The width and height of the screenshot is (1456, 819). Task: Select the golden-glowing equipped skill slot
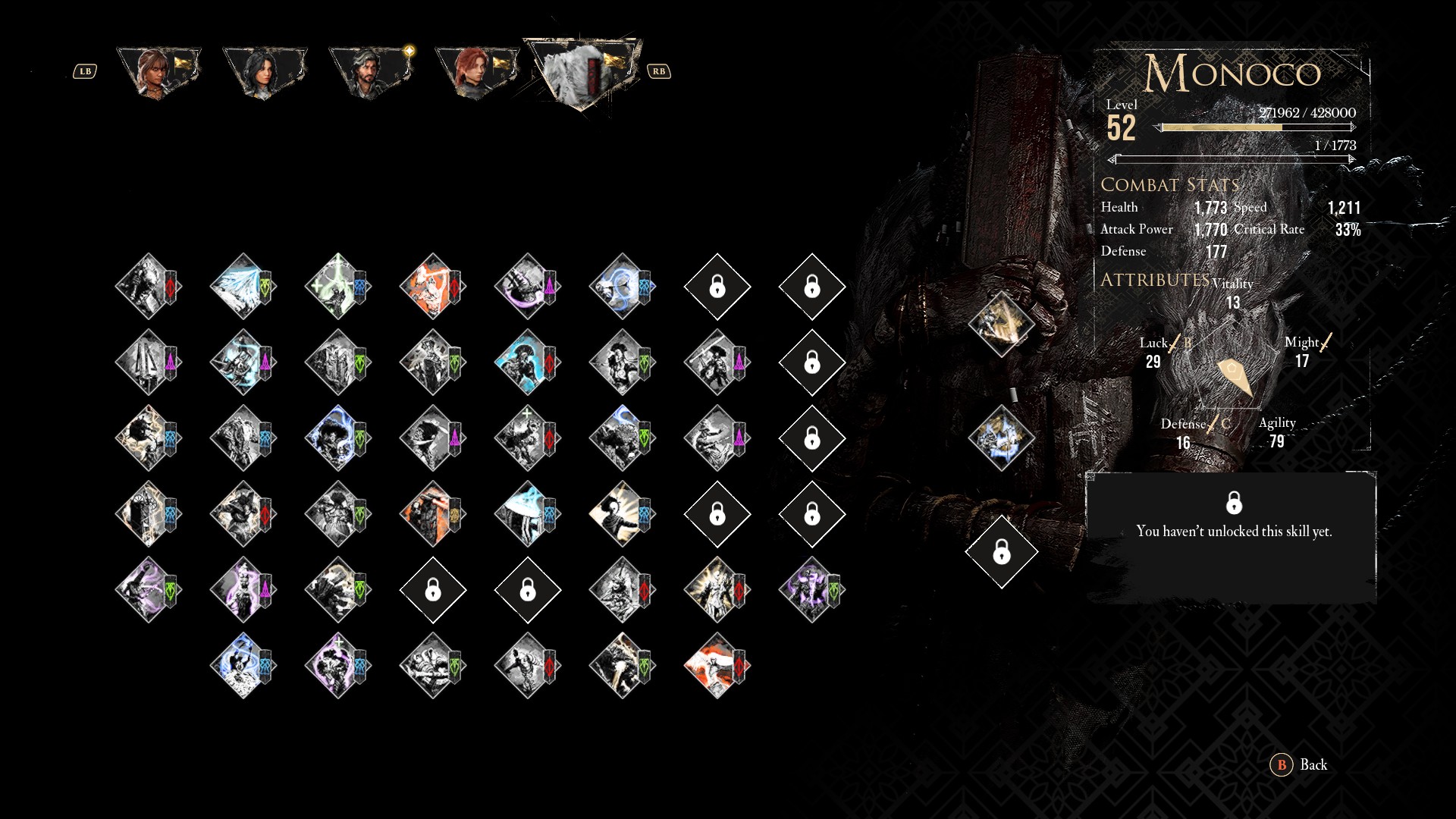coord(1001,325)
